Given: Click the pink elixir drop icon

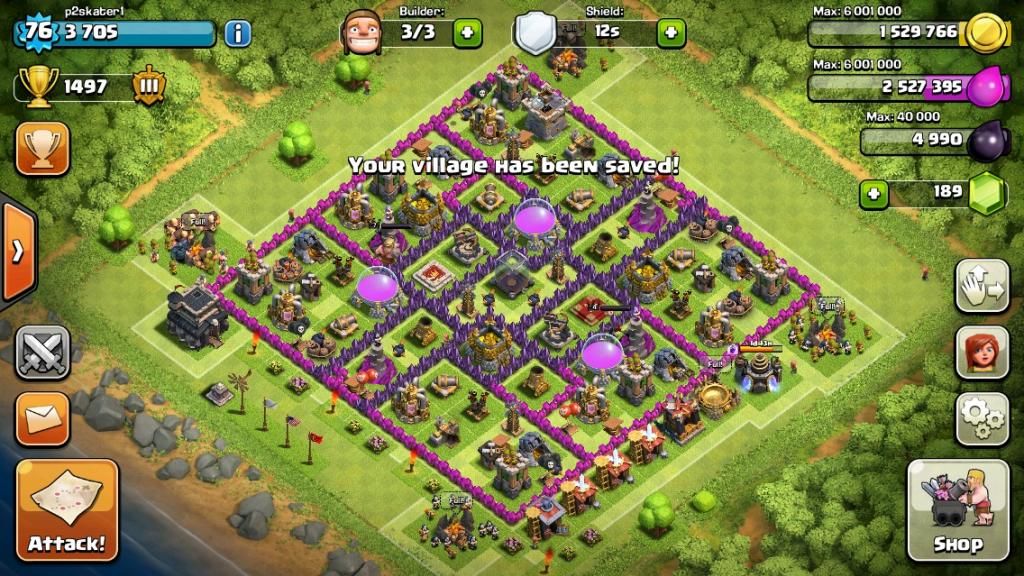Looking at the screenshot, I should pos(987,87).
